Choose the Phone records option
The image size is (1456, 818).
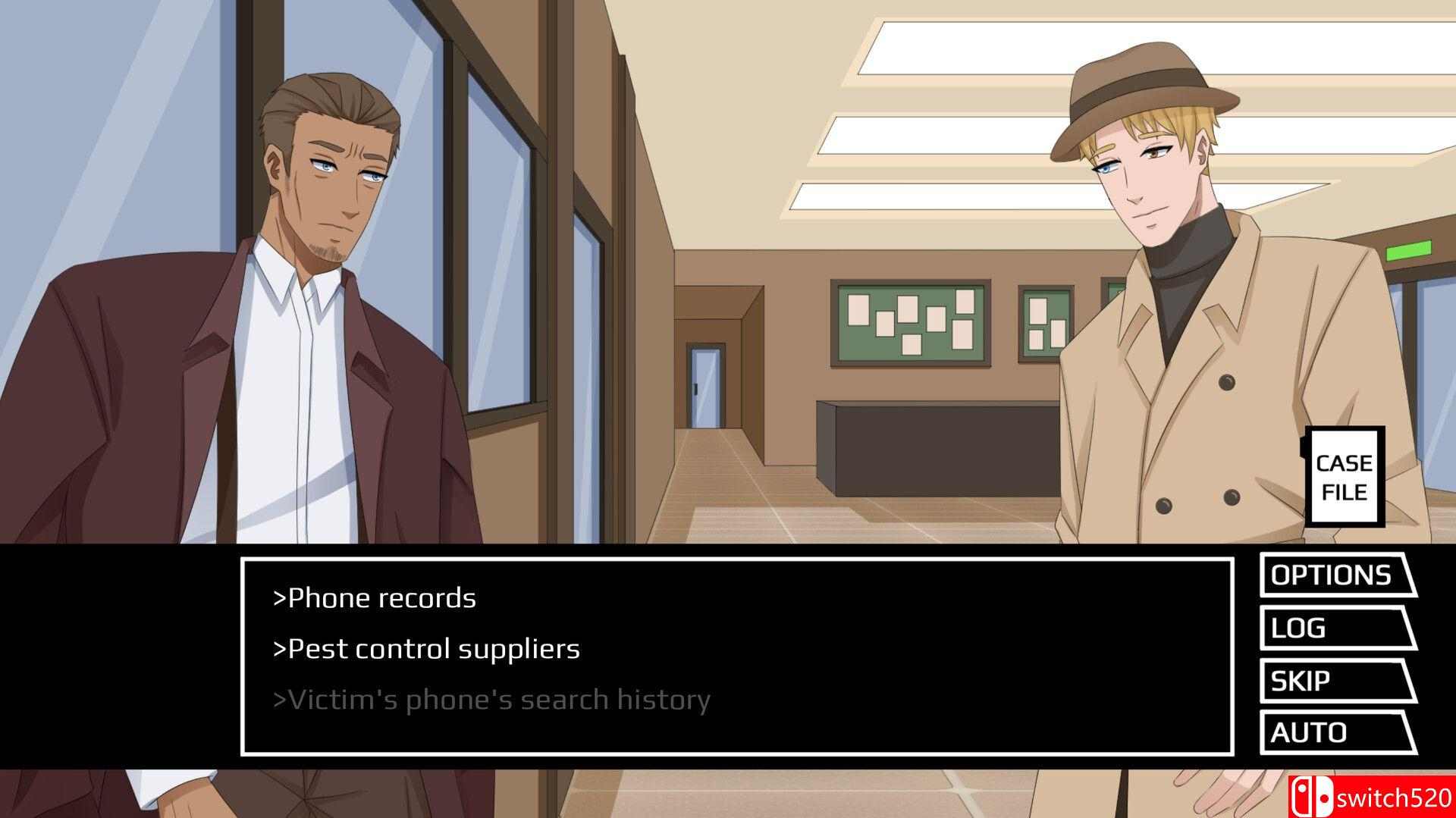pyautogui.click(x=375, y=598)
